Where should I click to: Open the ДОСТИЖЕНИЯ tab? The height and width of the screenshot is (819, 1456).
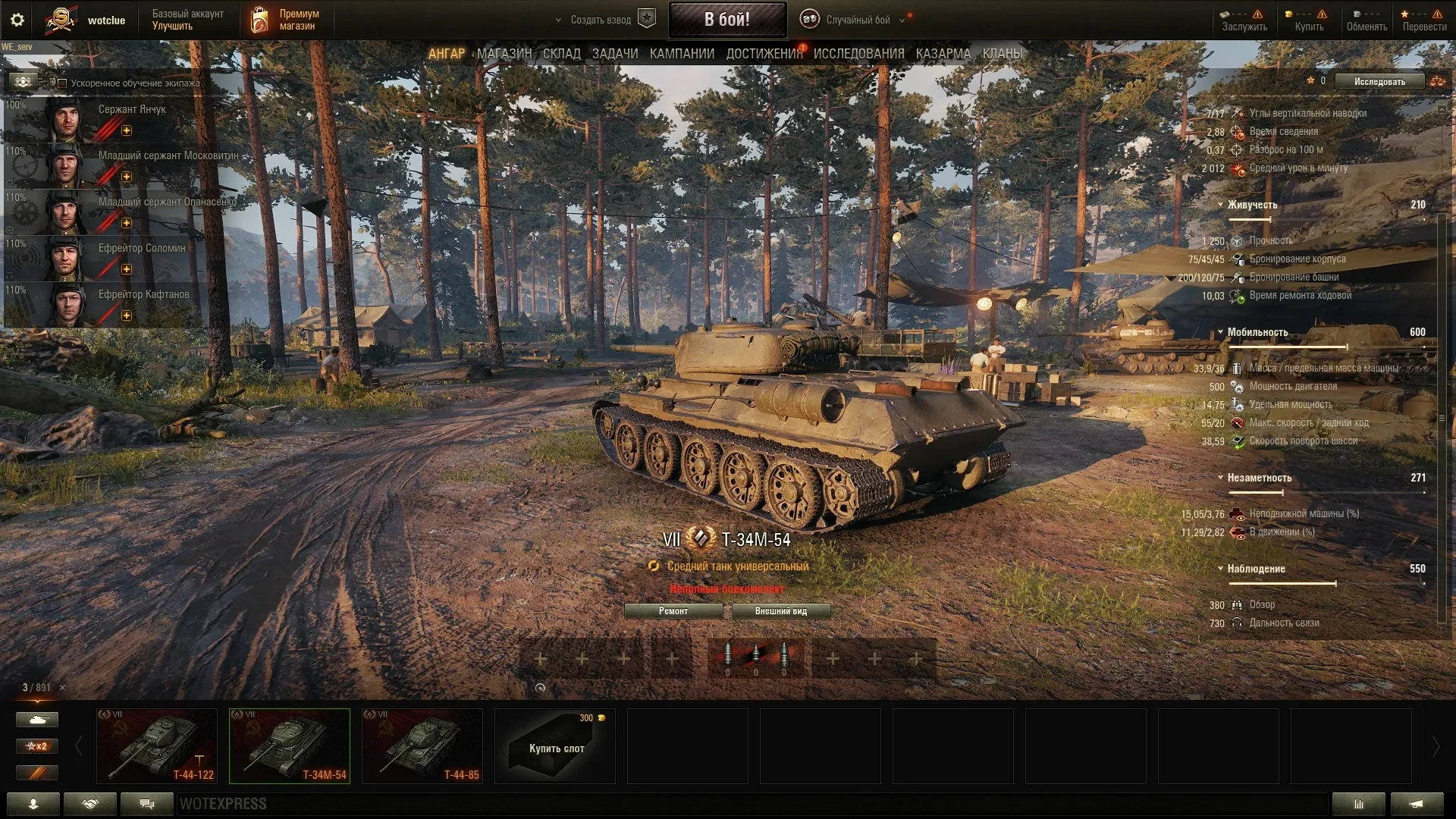pos(764,54)
